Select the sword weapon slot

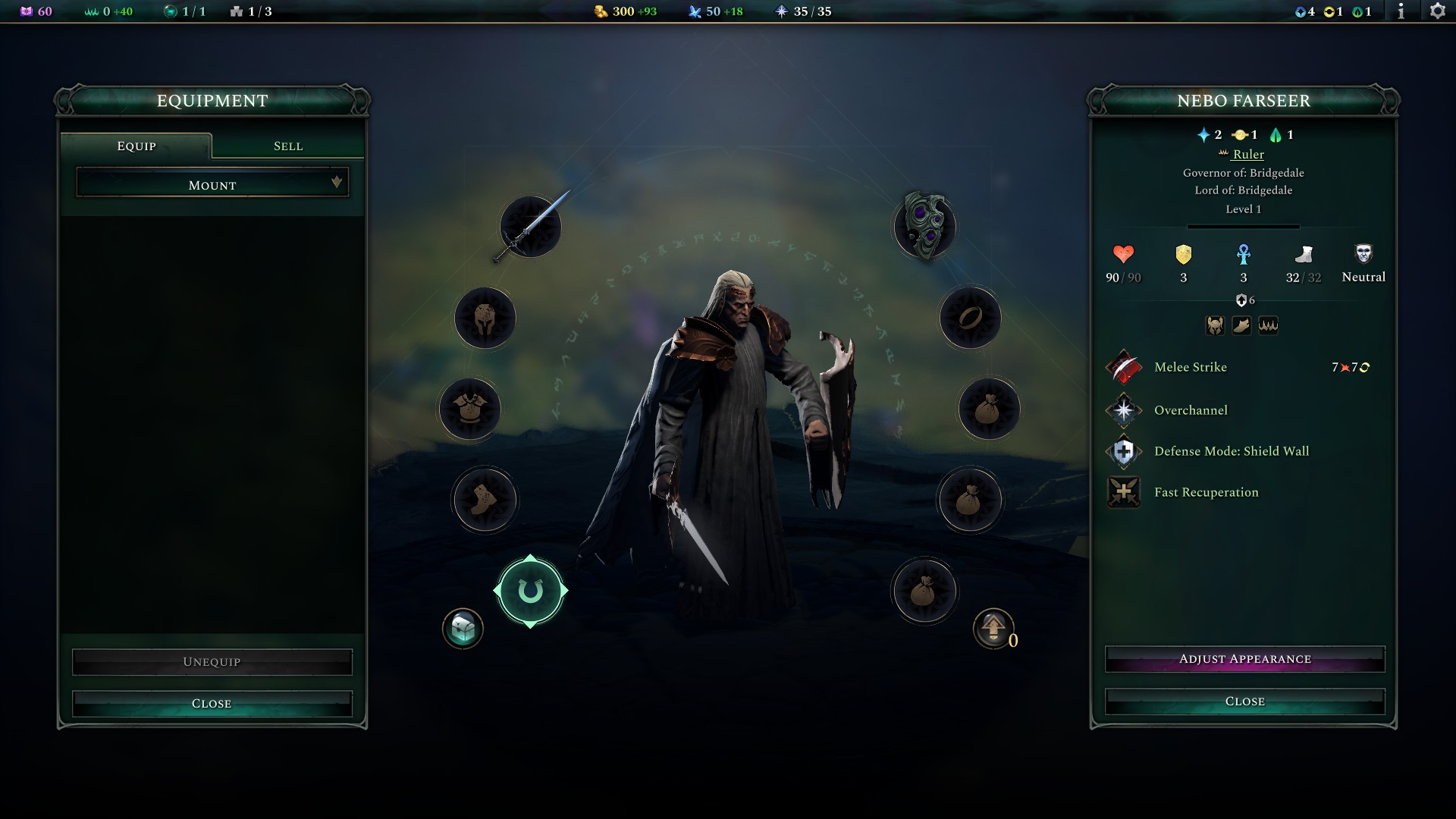pyautogui.click(x=529, y=226)
